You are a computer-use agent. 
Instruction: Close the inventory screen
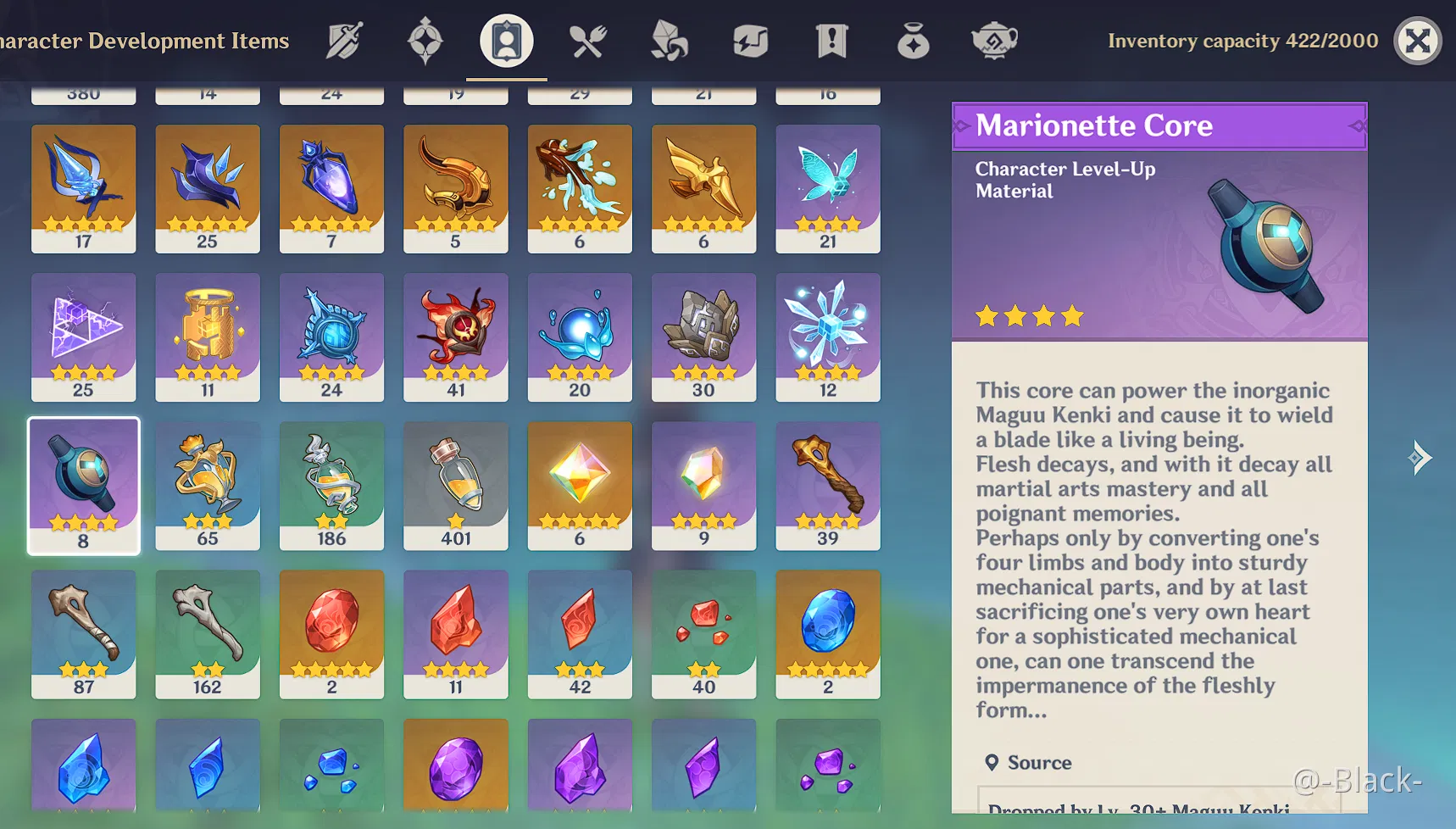click(1417, 41)
